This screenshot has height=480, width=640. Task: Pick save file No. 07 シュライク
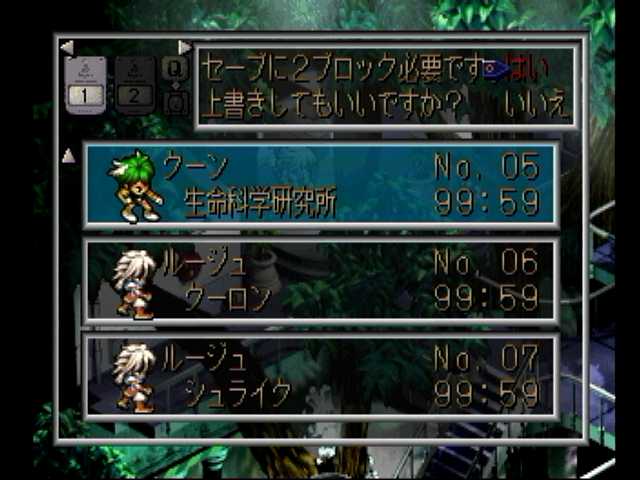(322, 377)
